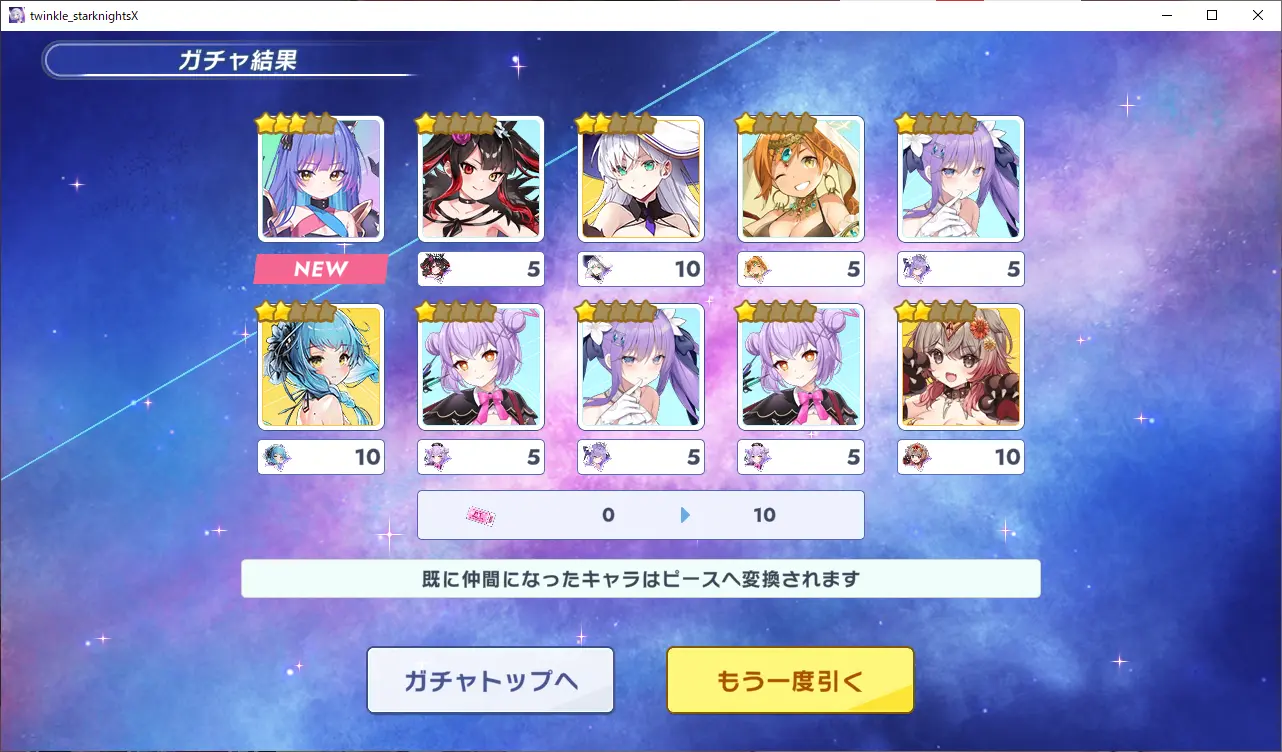Close the twinkle_starknightsX window
Image resolution: width=1282 pixels, height=752 pixels.
(1258, 15)
